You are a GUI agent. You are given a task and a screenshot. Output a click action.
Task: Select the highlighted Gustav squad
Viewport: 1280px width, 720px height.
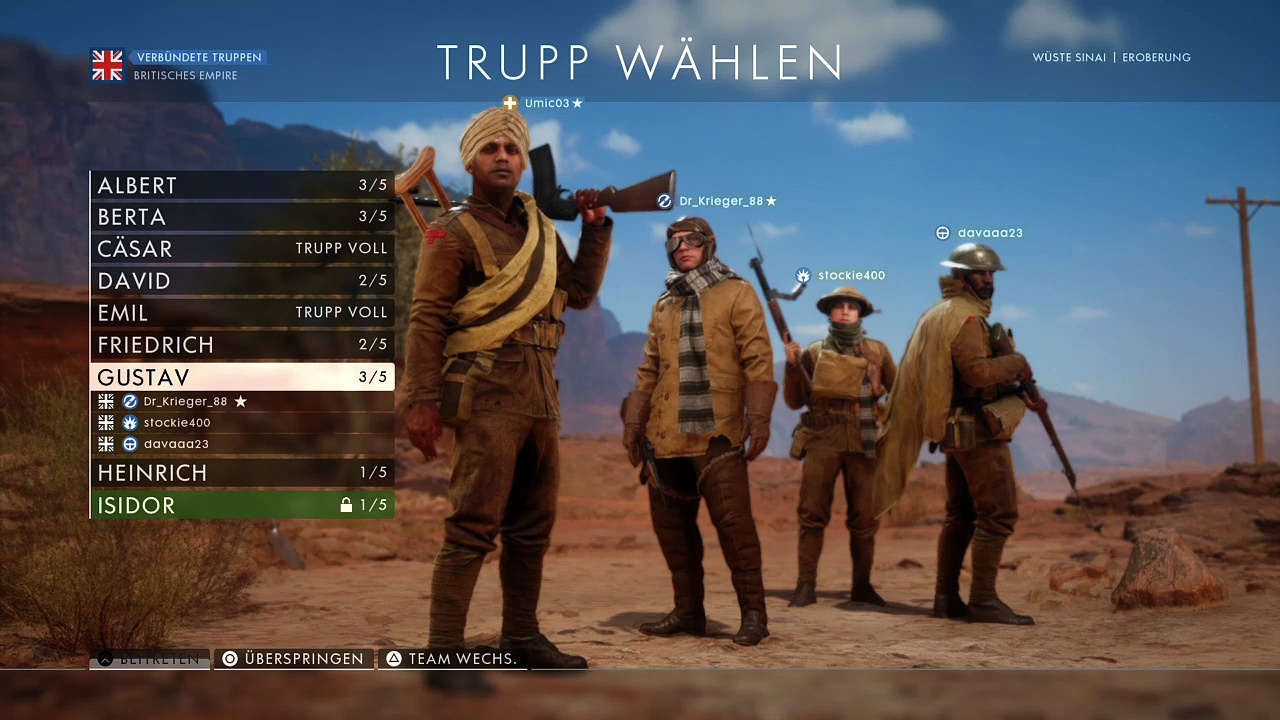coord(242,377)
